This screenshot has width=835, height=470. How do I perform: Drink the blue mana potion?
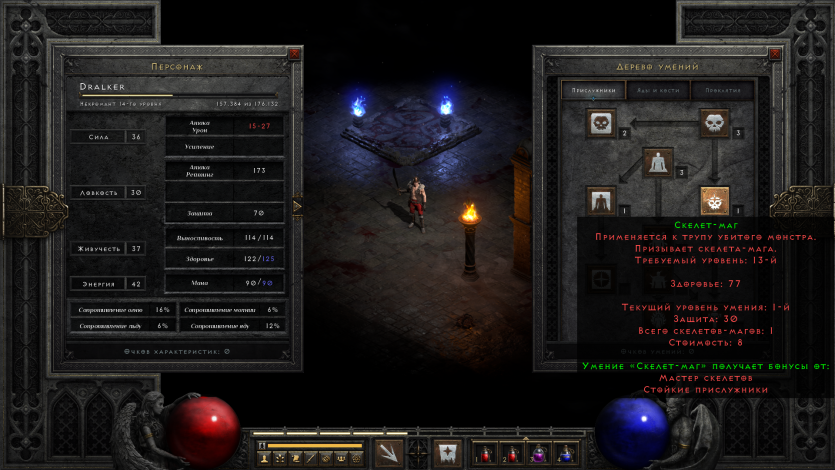pos(567,453)
